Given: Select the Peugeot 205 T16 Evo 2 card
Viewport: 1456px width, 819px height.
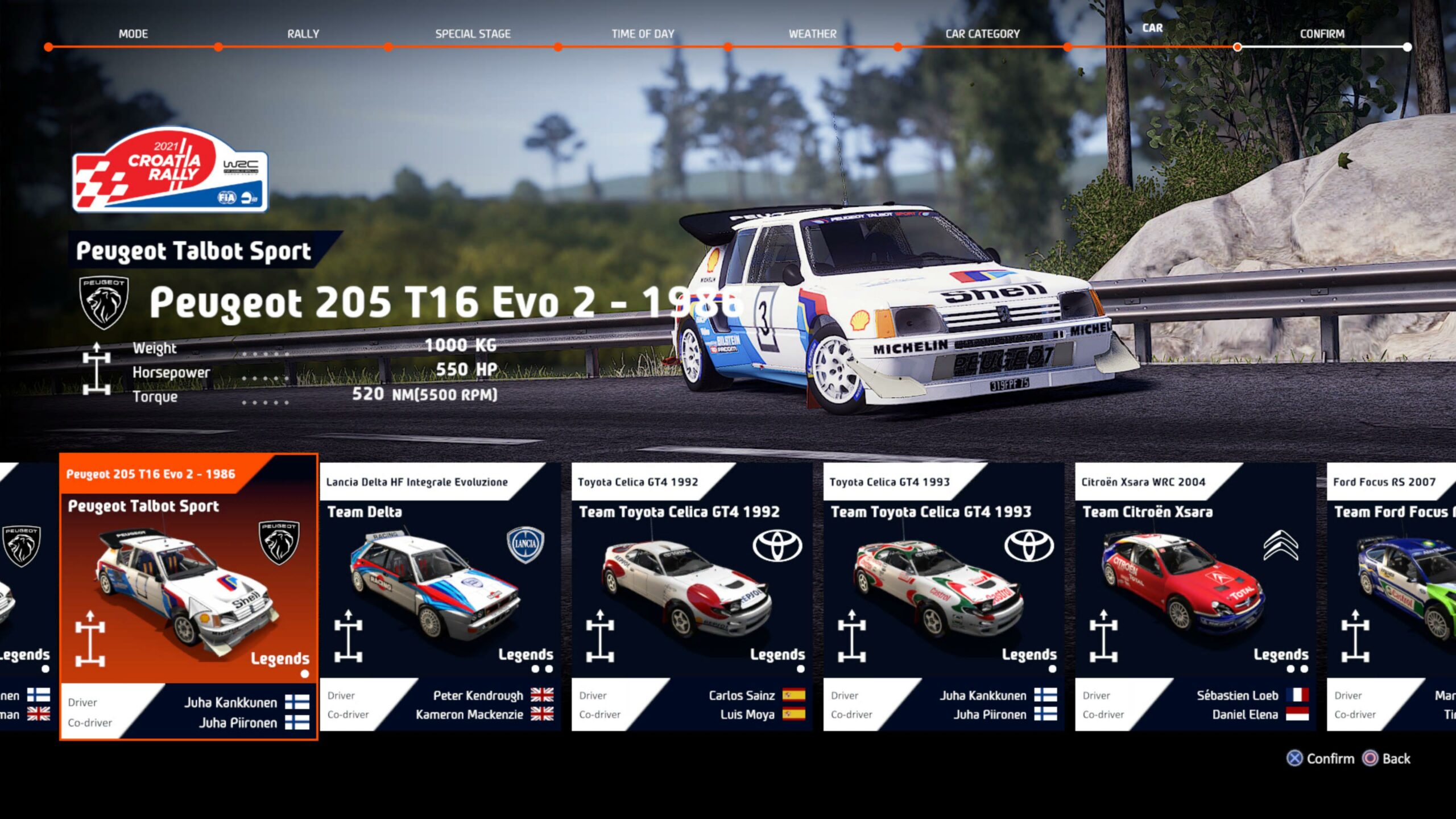Looking at the screenshot, I should tap(188, 596).
